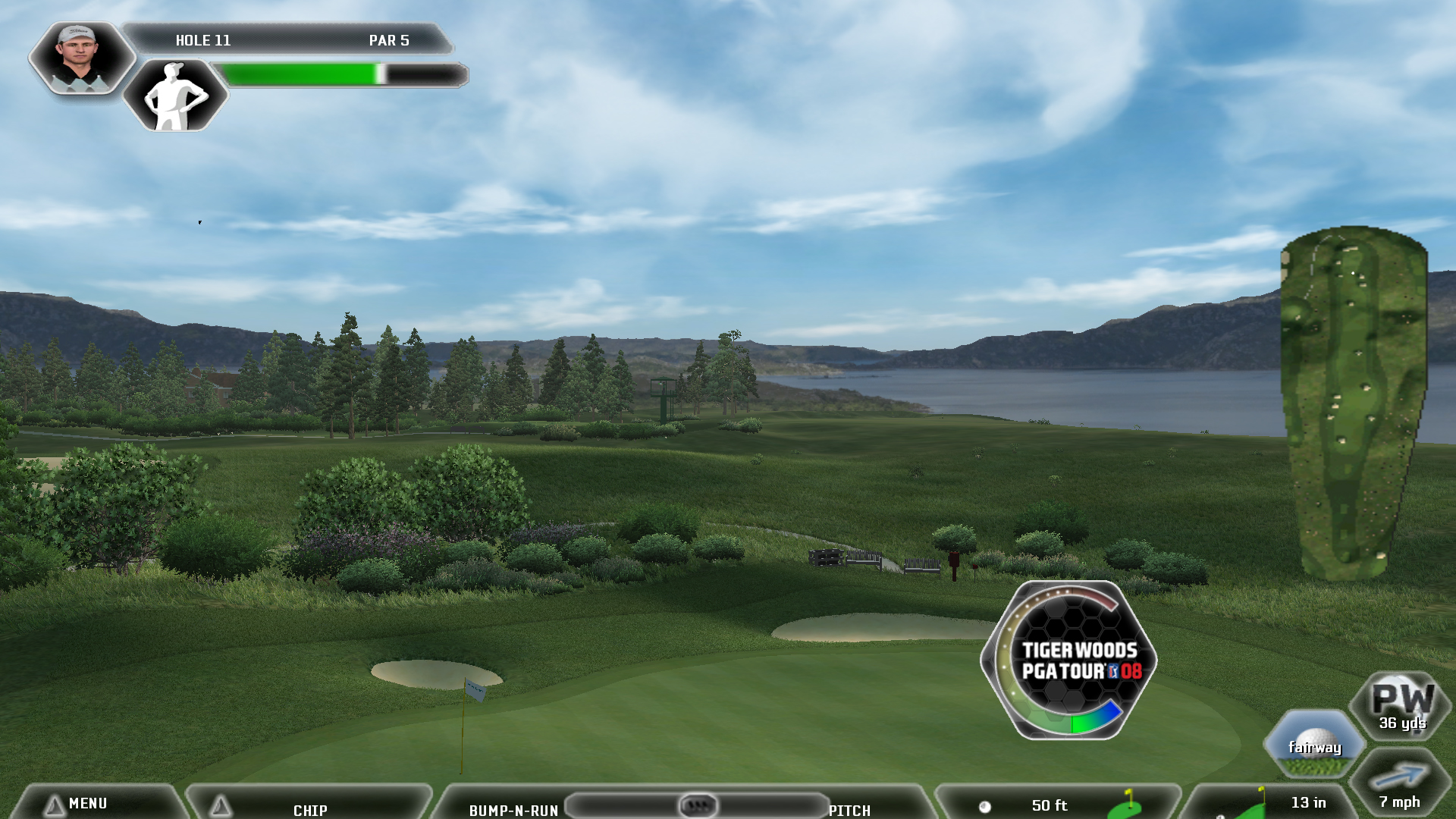Click the golfer portrait icon
1456x819 pixels.
click(80, 58)
